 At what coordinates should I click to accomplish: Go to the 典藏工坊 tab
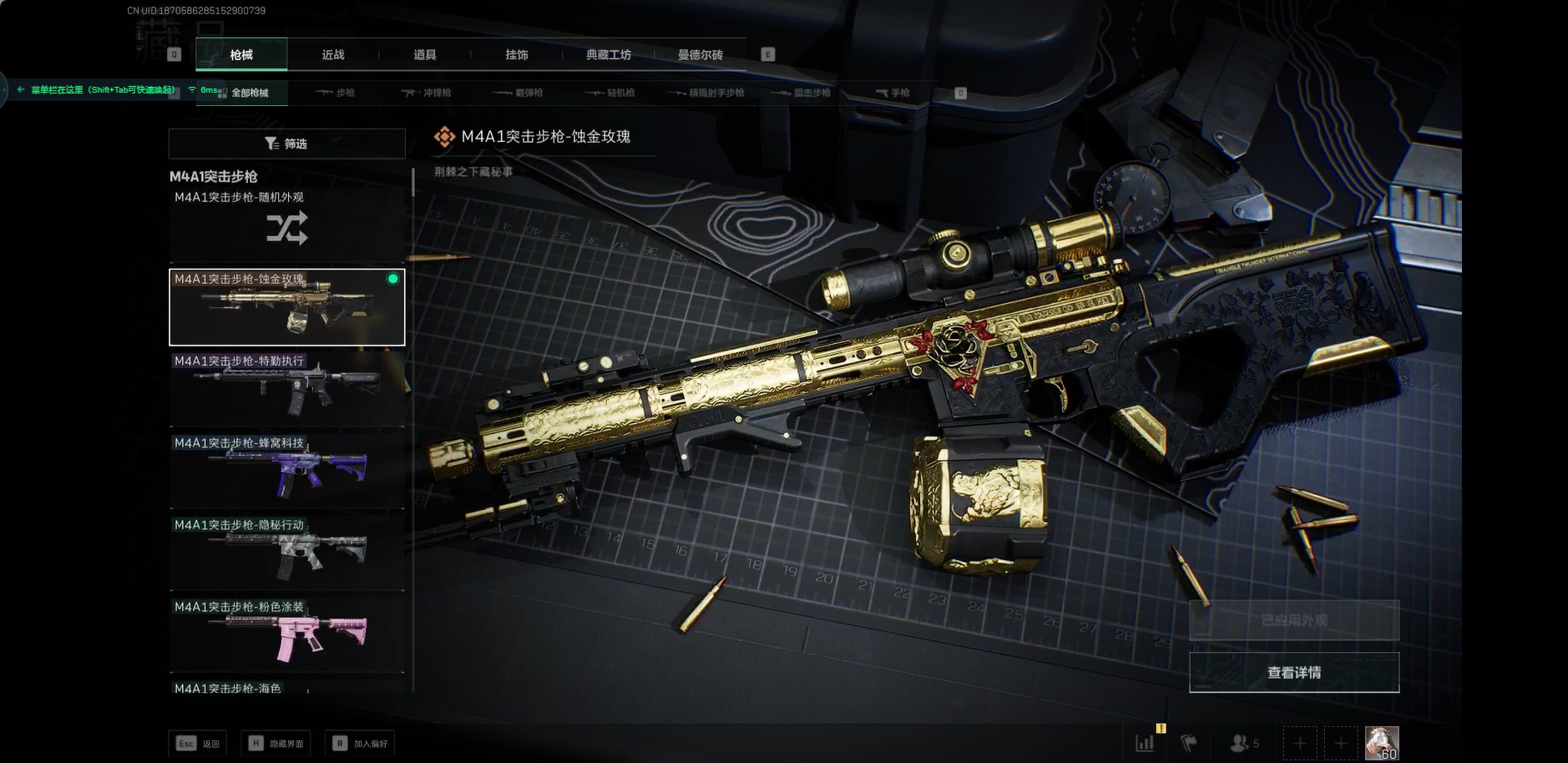pos(609,55)
